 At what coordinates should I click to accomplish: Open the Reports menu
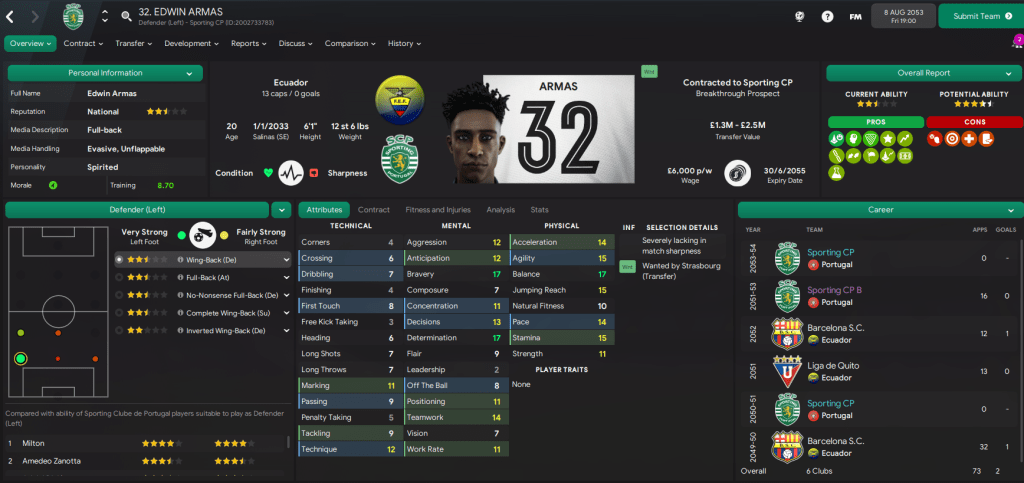click(x=248, y=44)
